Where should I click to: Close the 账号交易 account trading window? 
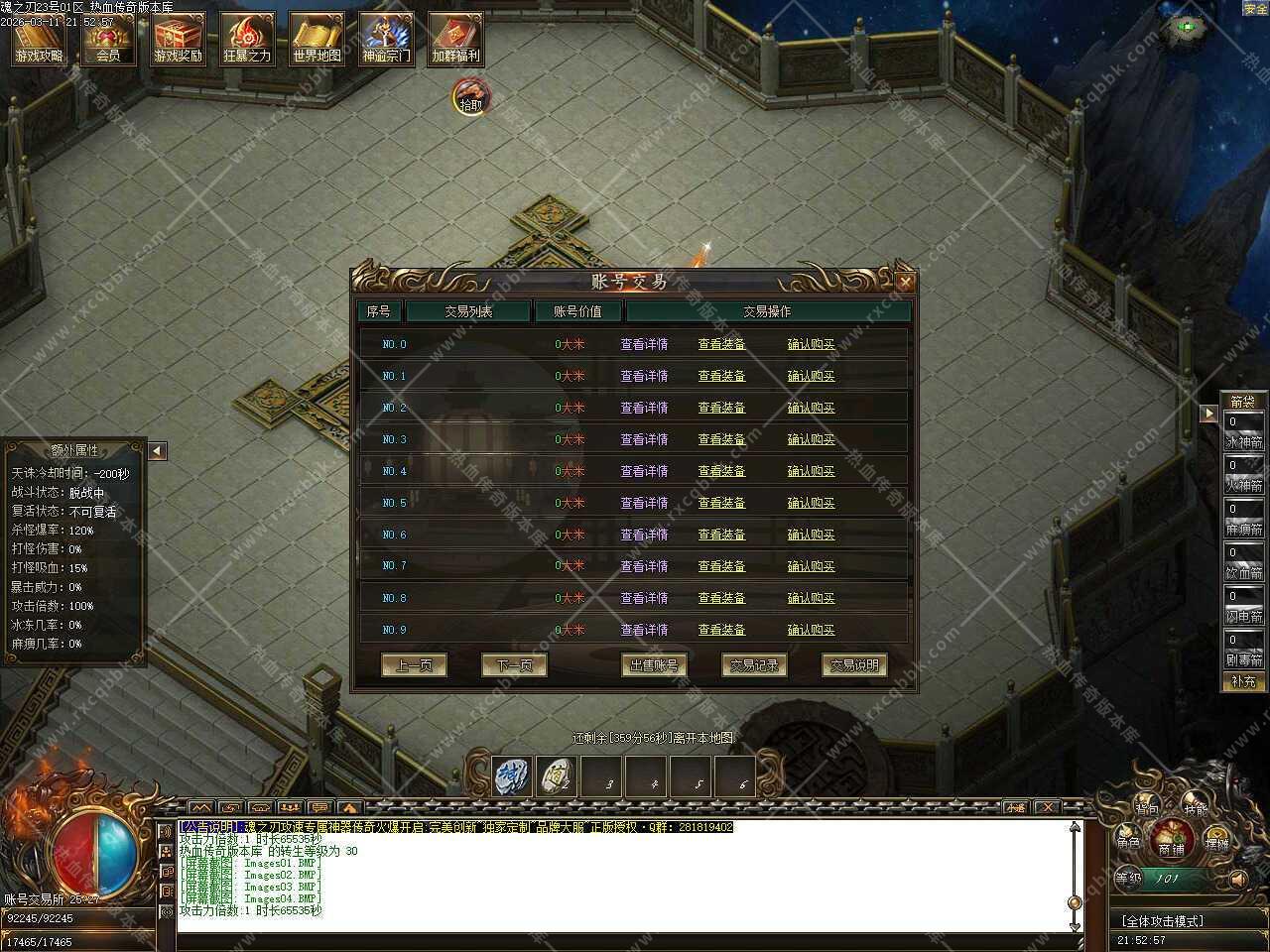pyautogui.click(x=905, y=283)
